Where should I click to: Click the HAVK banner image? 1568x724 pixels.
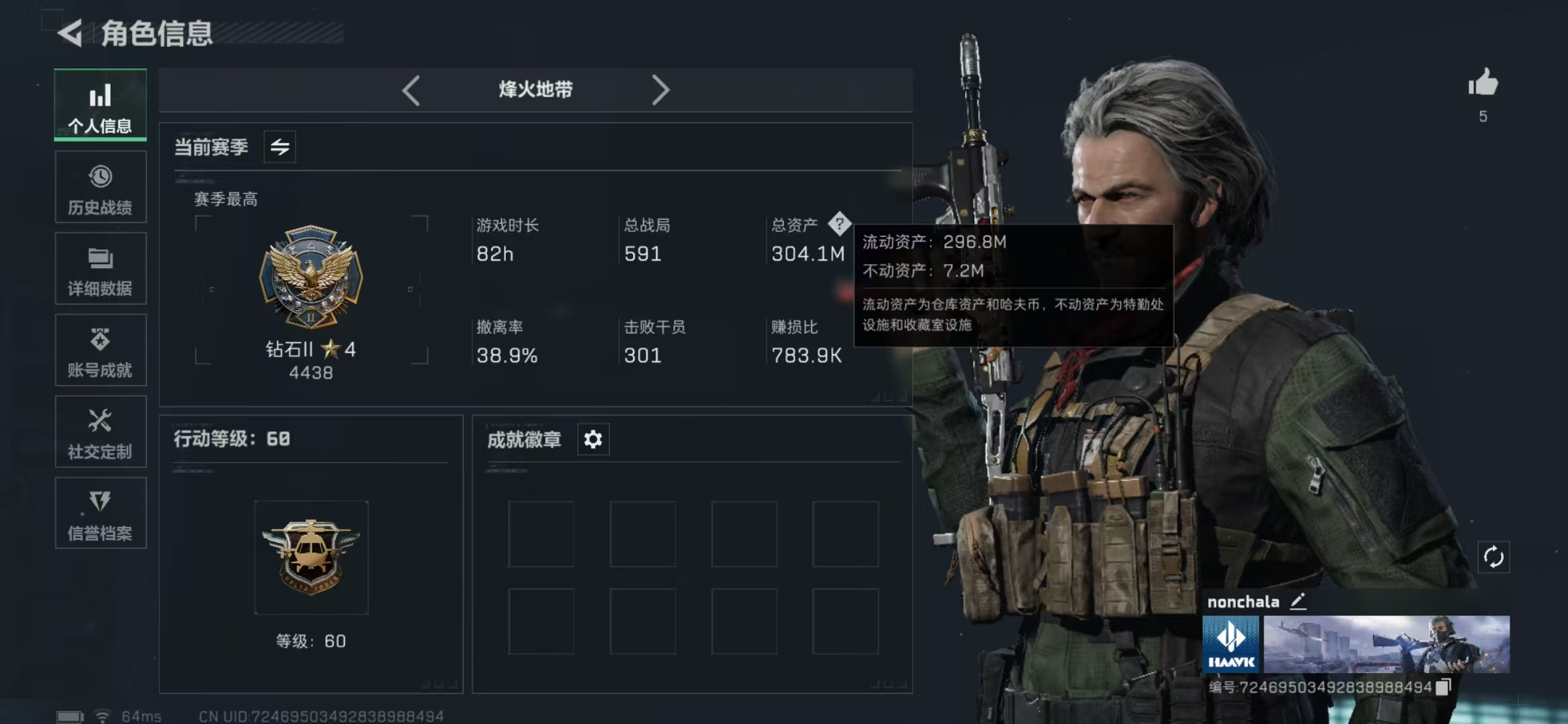(1230, 644)
